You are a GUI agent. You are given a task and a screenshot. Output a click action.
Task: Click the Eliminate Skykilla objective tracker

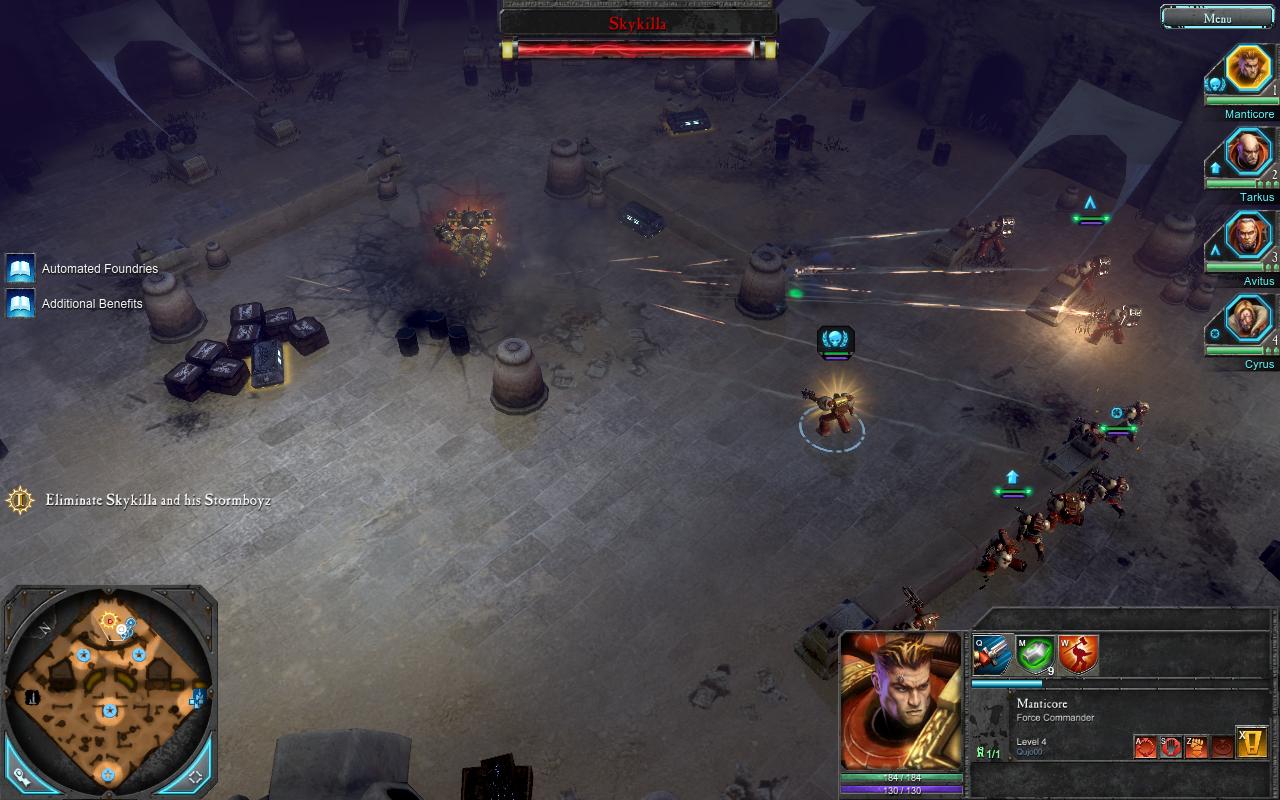pos(157,500)
